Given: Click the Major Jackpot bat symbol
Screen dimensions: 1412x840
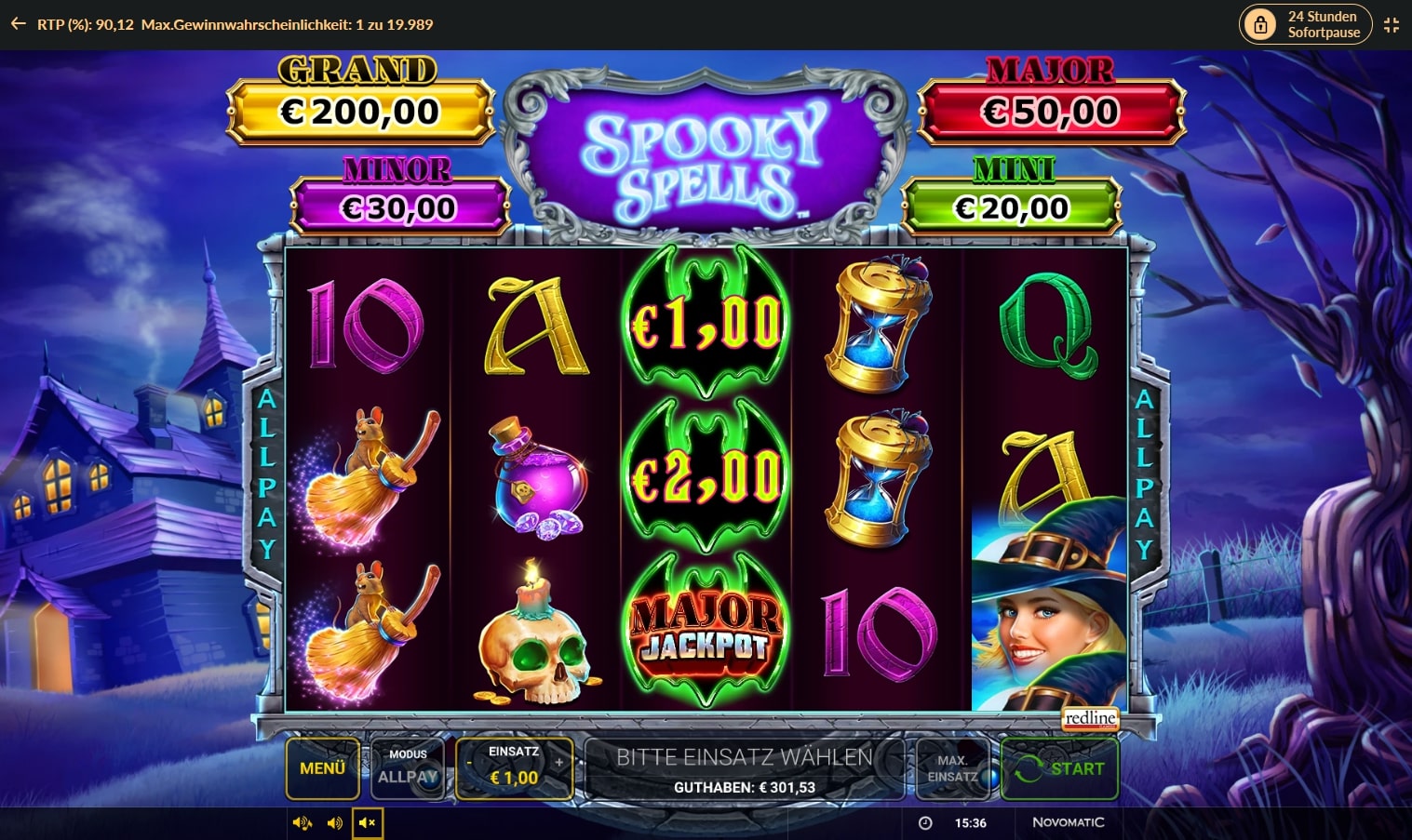Looking at the screenshot, I should click(x=706, y=633).
